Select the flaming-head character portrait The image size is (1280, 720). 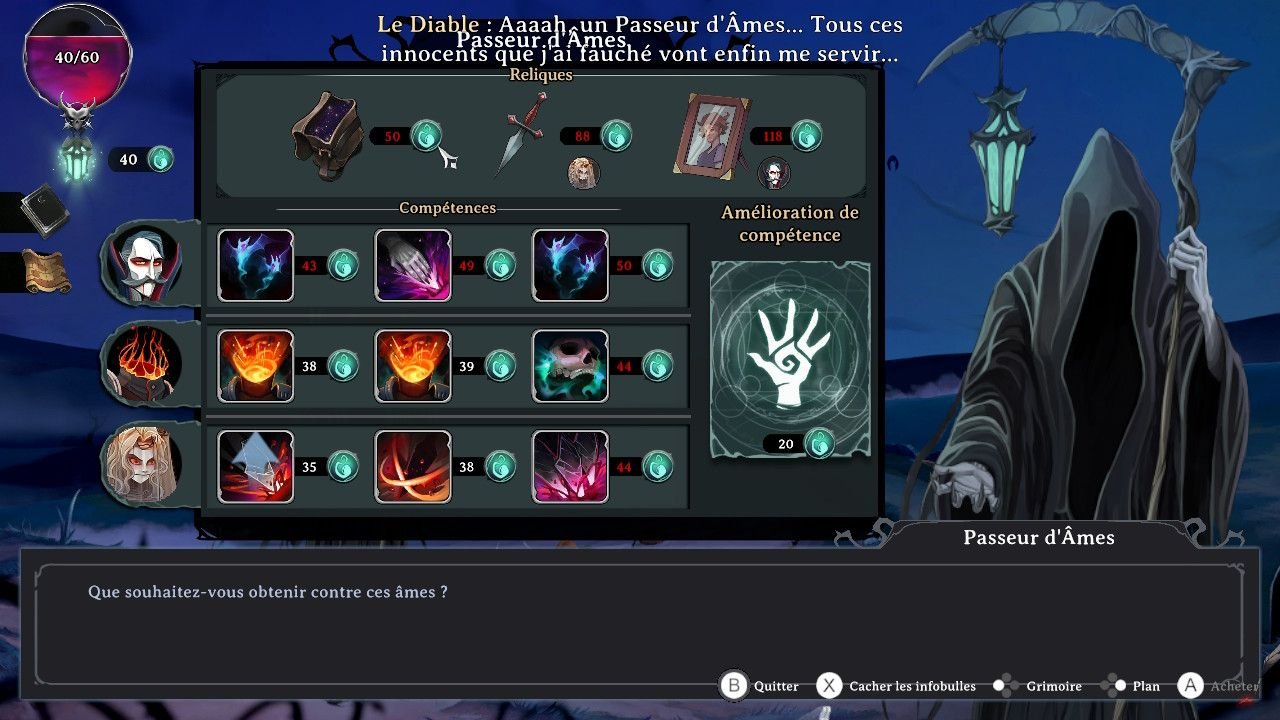[x=142, y=364]
